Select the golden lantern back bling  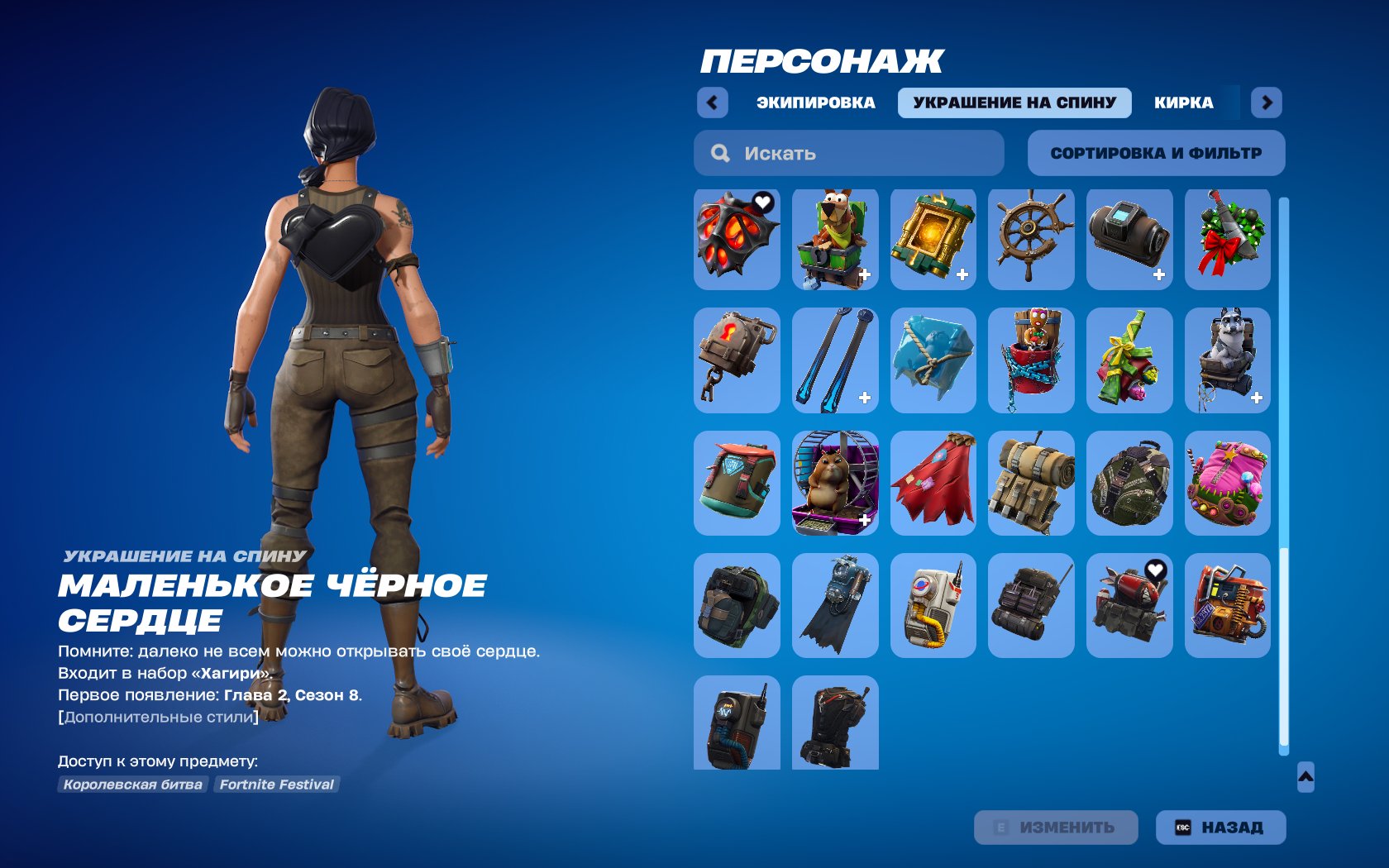click(x=933, y=239)
